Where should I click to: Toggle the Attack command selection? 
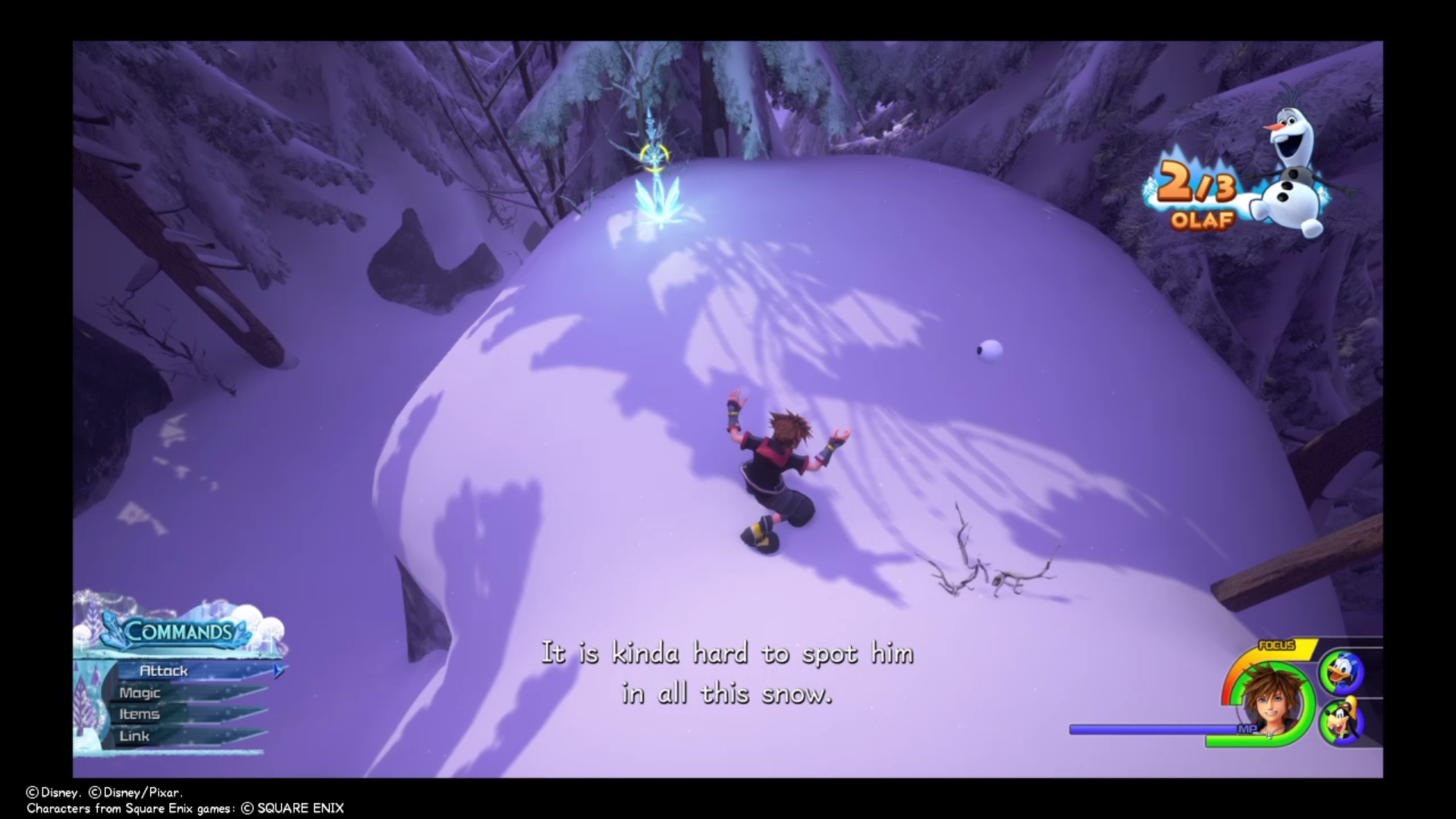coord(165,670)
